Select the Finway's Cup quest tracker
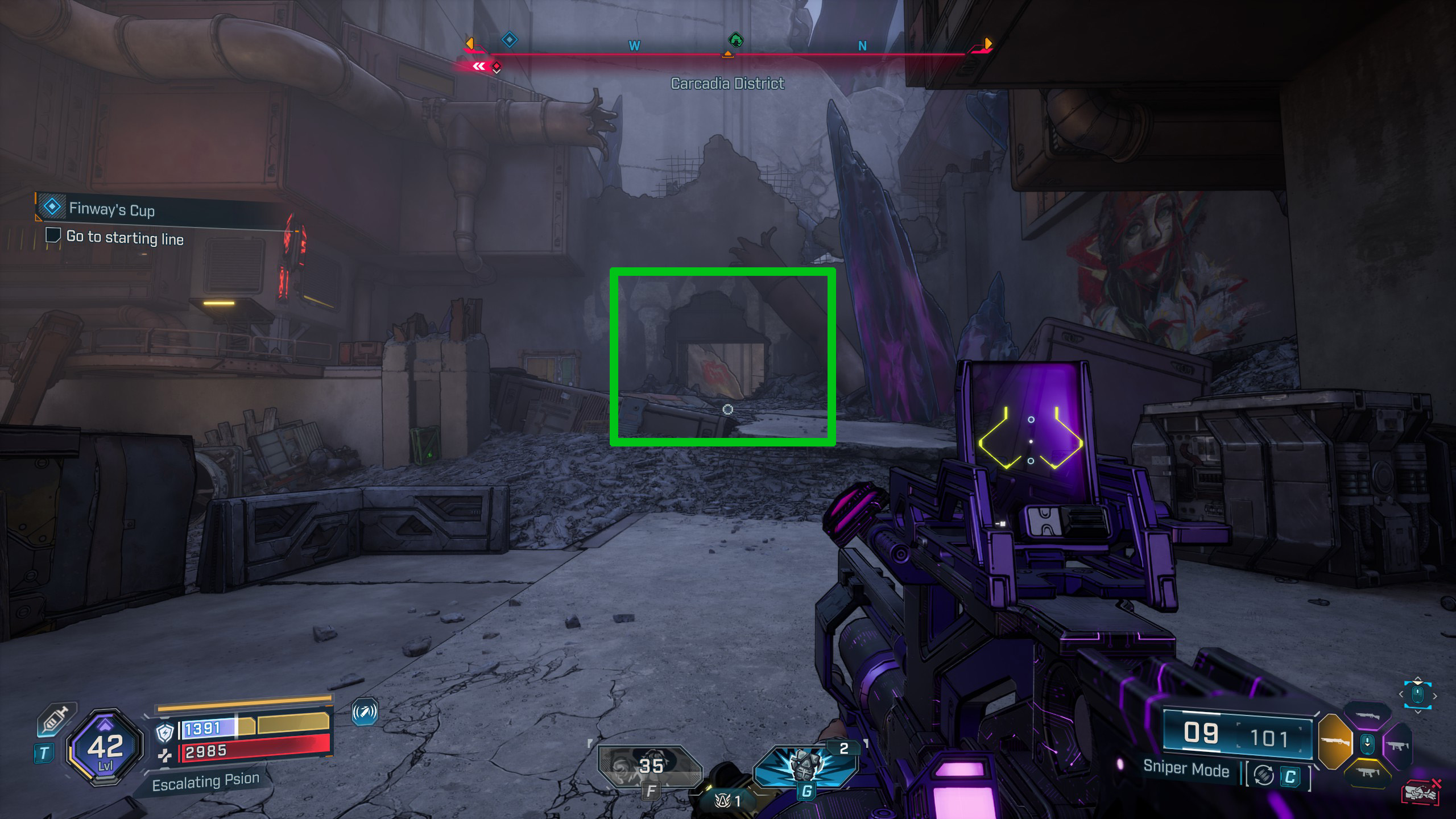1456x819 pixels. point(111,209)
